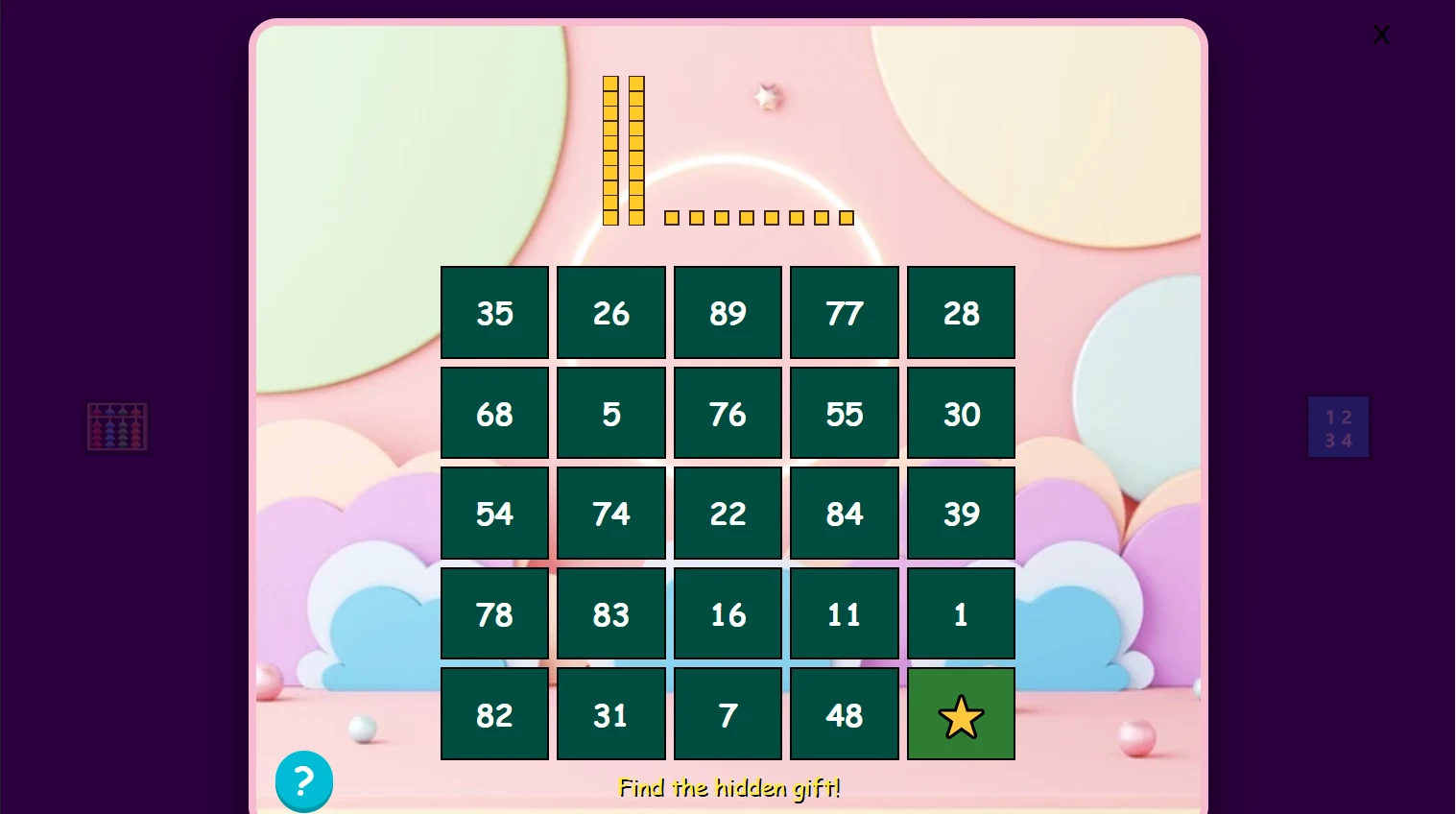Pick the 84 tile

coord(845,514)
